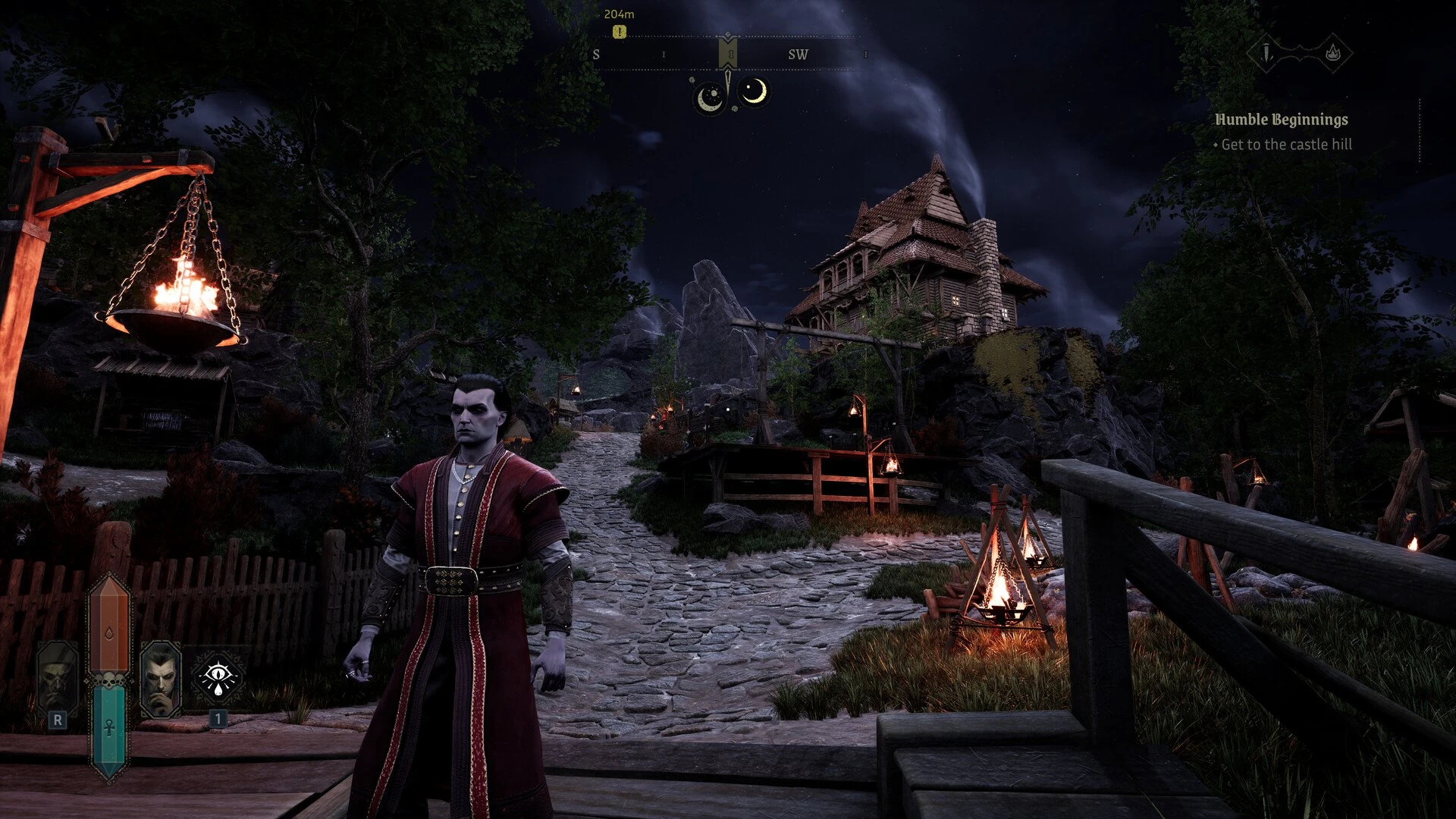Screen dimensions: 1456x819
Task: Expand the Humble Beginnings quest entry
Action: coord(1282,121)
